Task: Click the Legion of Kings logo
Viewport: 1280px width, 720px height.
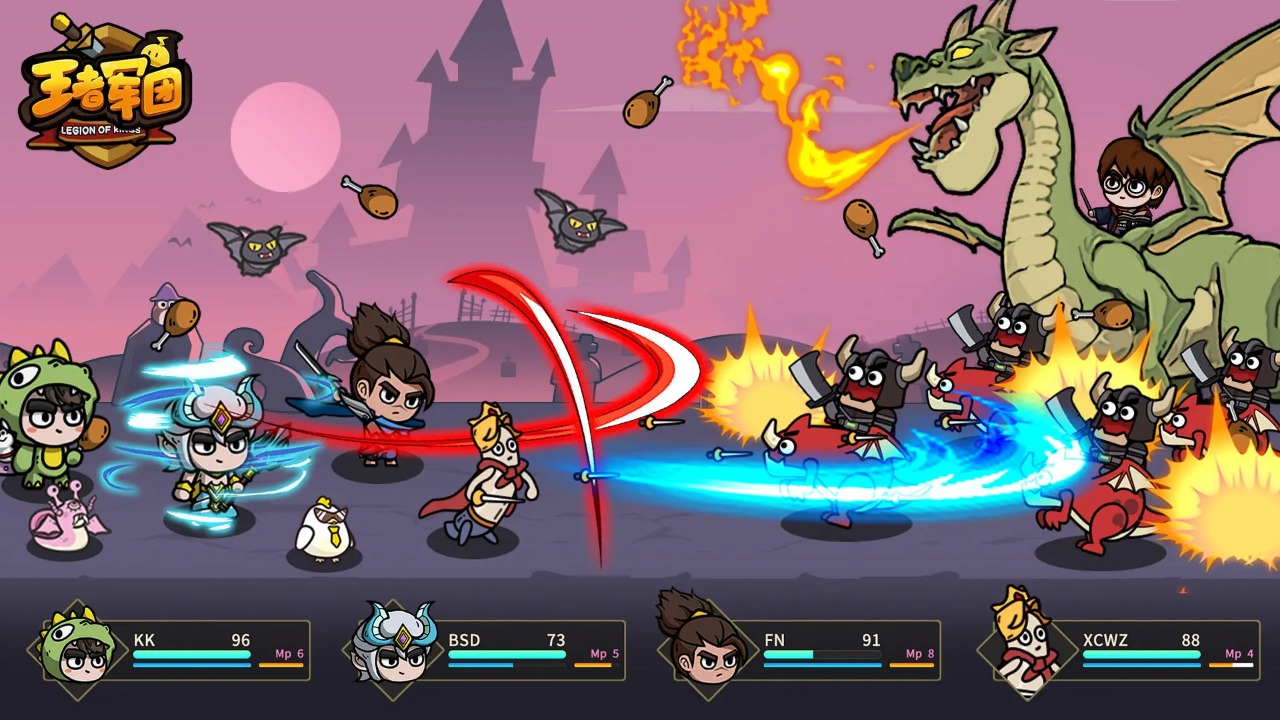Action: [107, 90]
